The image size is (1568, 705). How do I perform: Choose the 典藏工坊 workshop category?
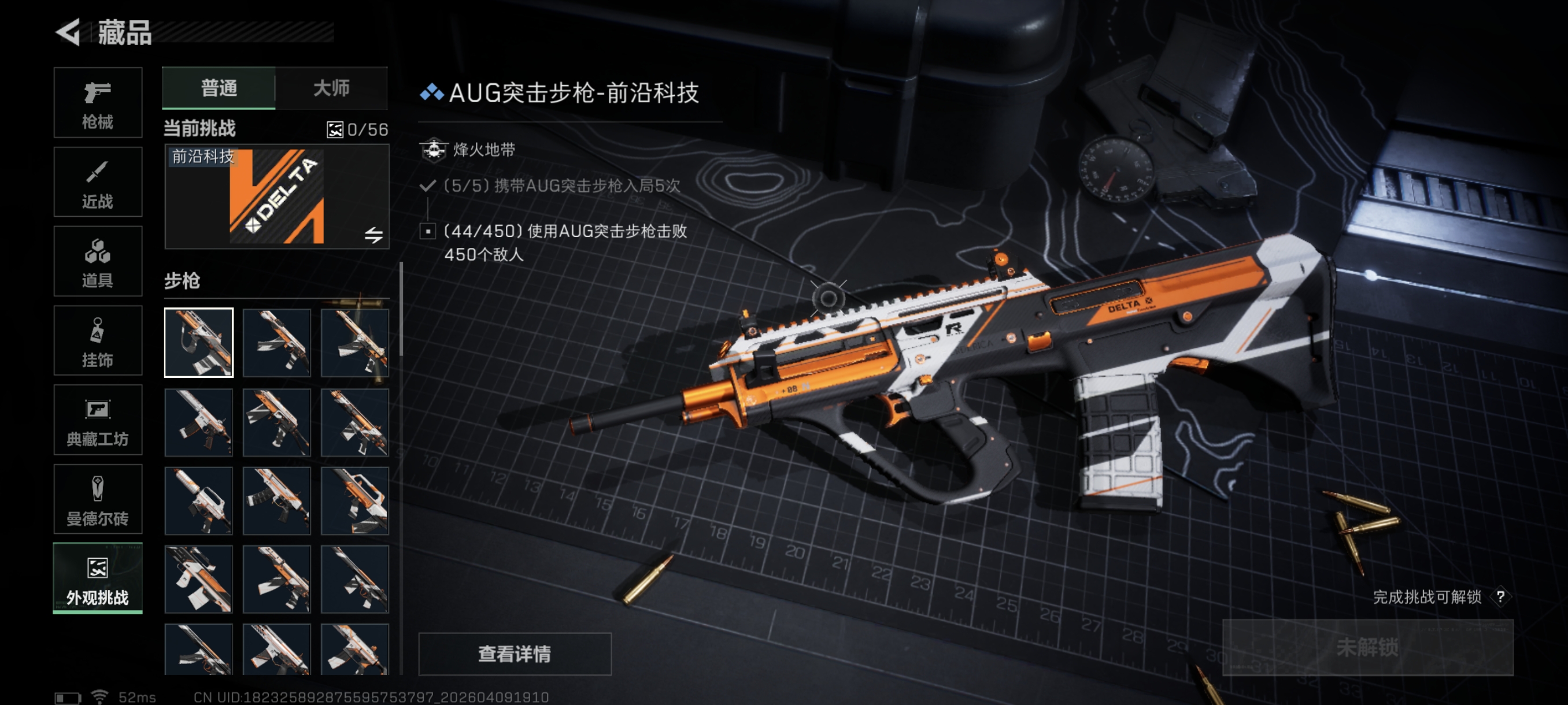click(97, 420)
